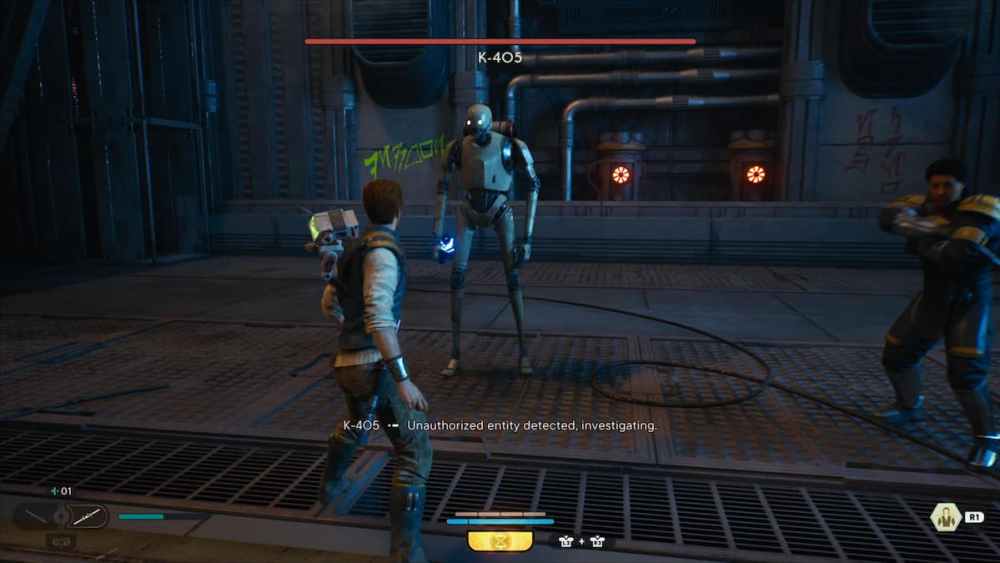
Task: Use the green stim canister icon
Action: point(53,491)
